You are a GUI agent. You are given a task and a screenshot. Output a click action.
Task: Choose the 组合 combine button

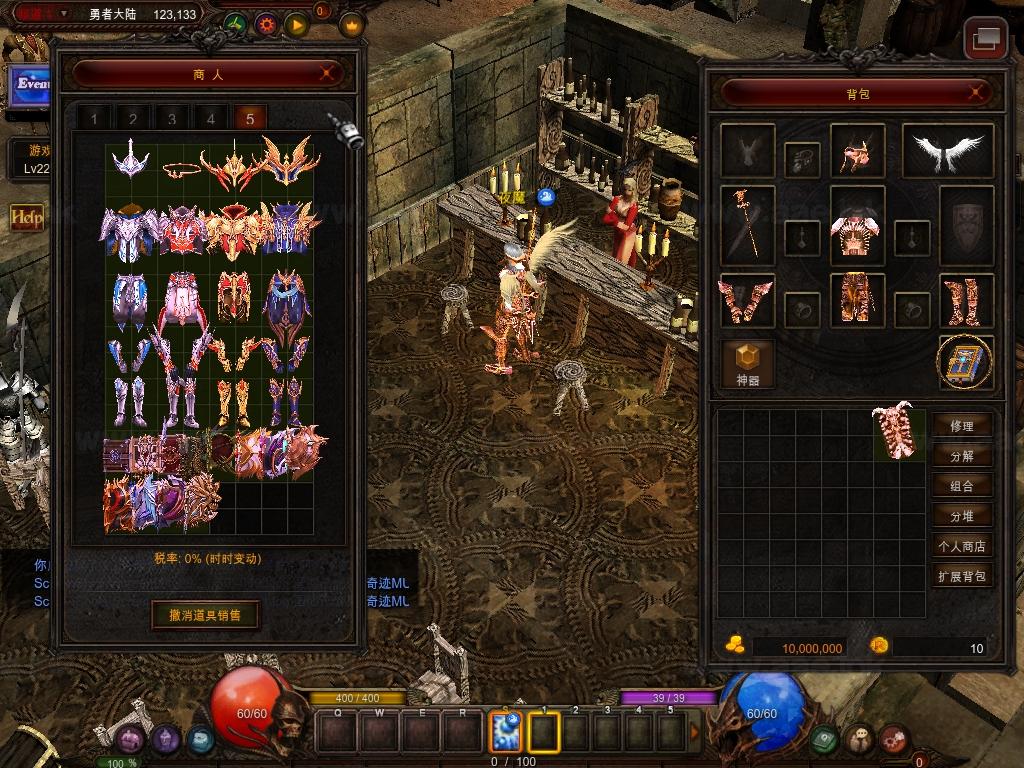pos(961,486)
